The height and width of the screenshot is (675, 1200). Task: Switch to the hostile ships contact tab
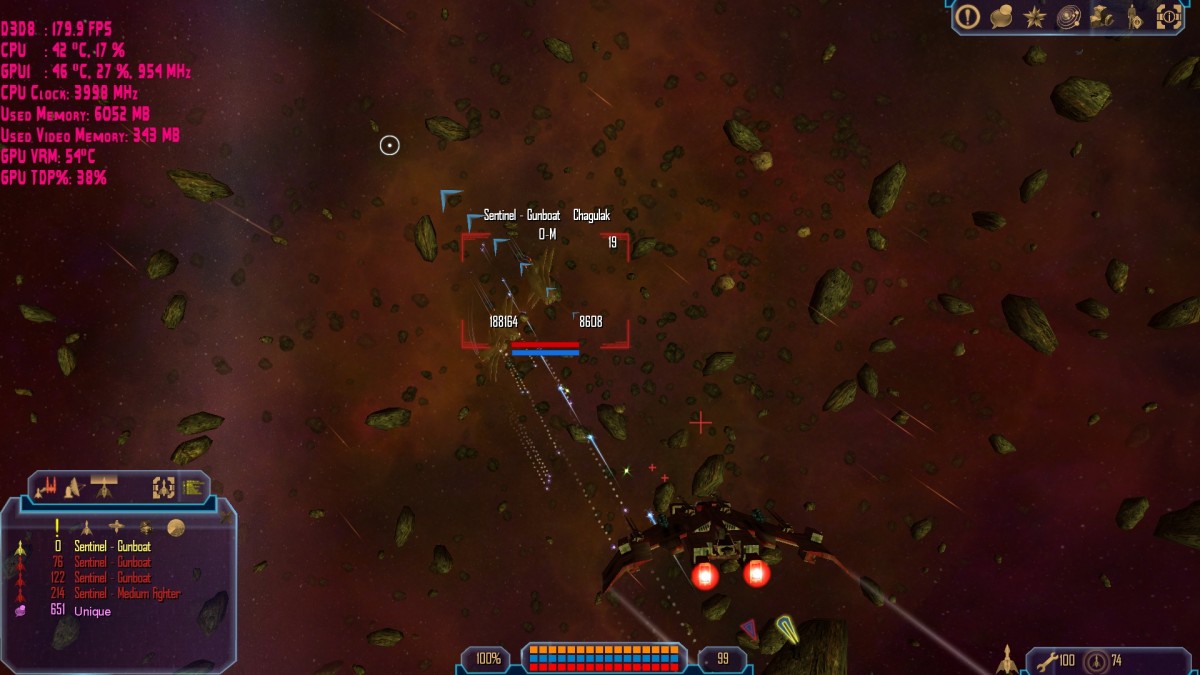click(x=45, y=488)
